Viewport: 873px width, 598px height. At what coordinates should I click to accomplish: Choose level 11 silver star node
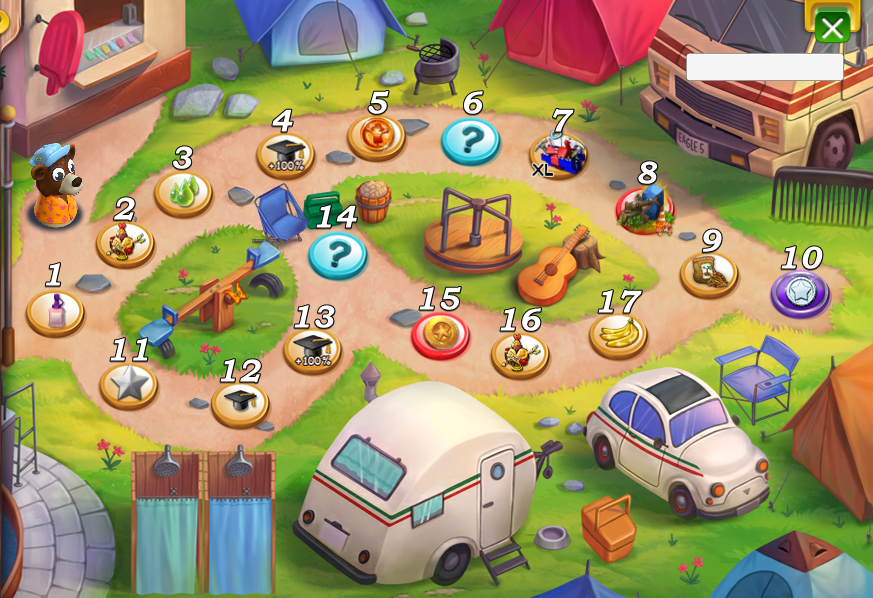coord(128,385)
